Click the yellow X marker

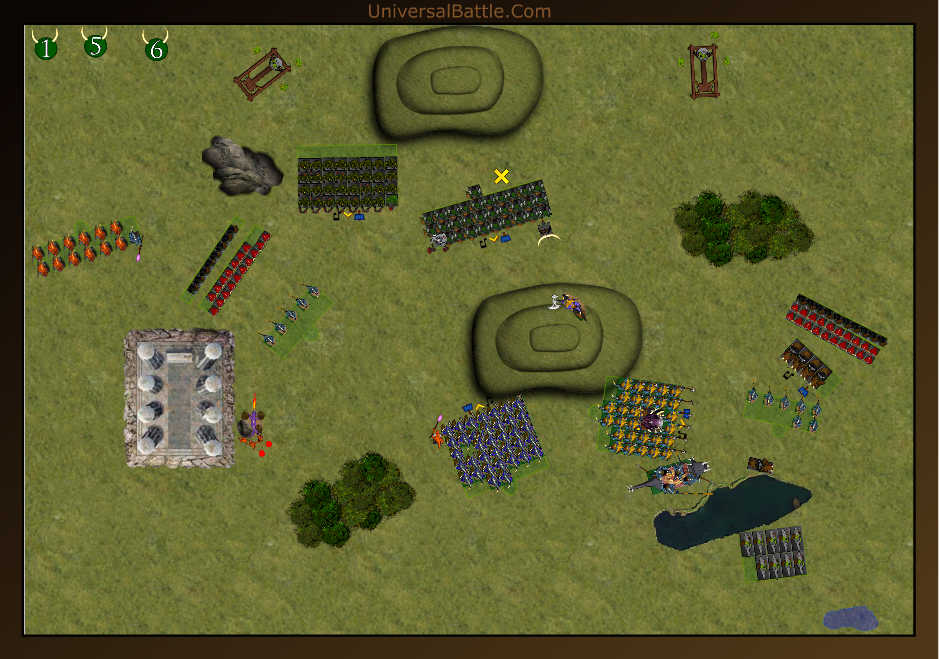(502, 176)
